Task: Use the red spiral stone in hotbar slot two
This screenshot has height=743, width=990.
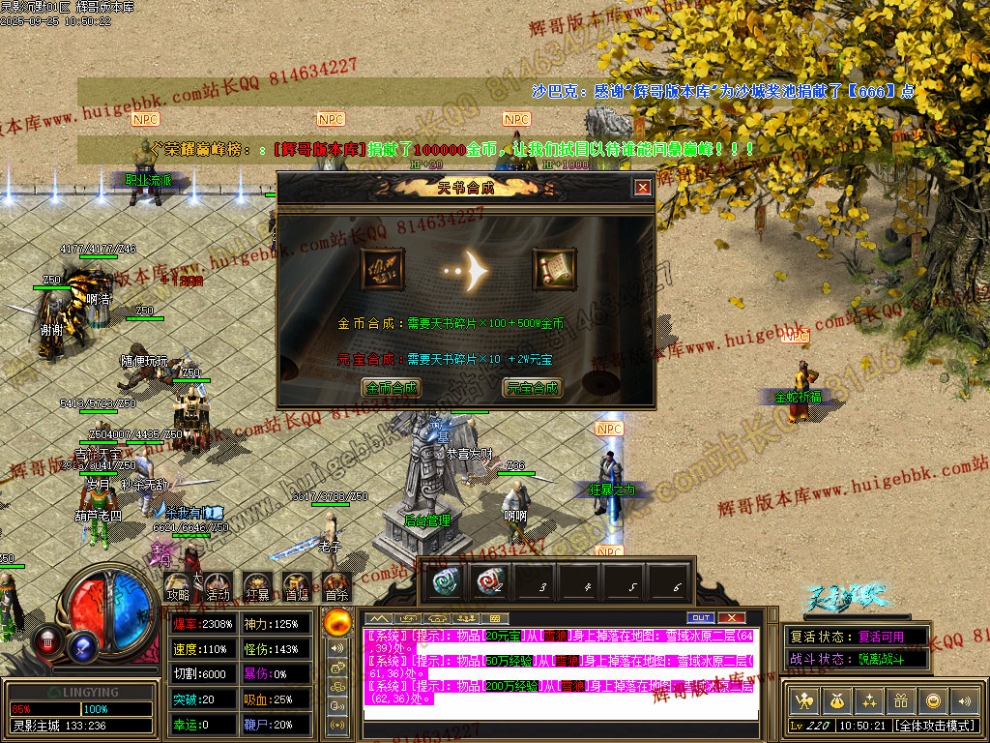Action: 490,582
